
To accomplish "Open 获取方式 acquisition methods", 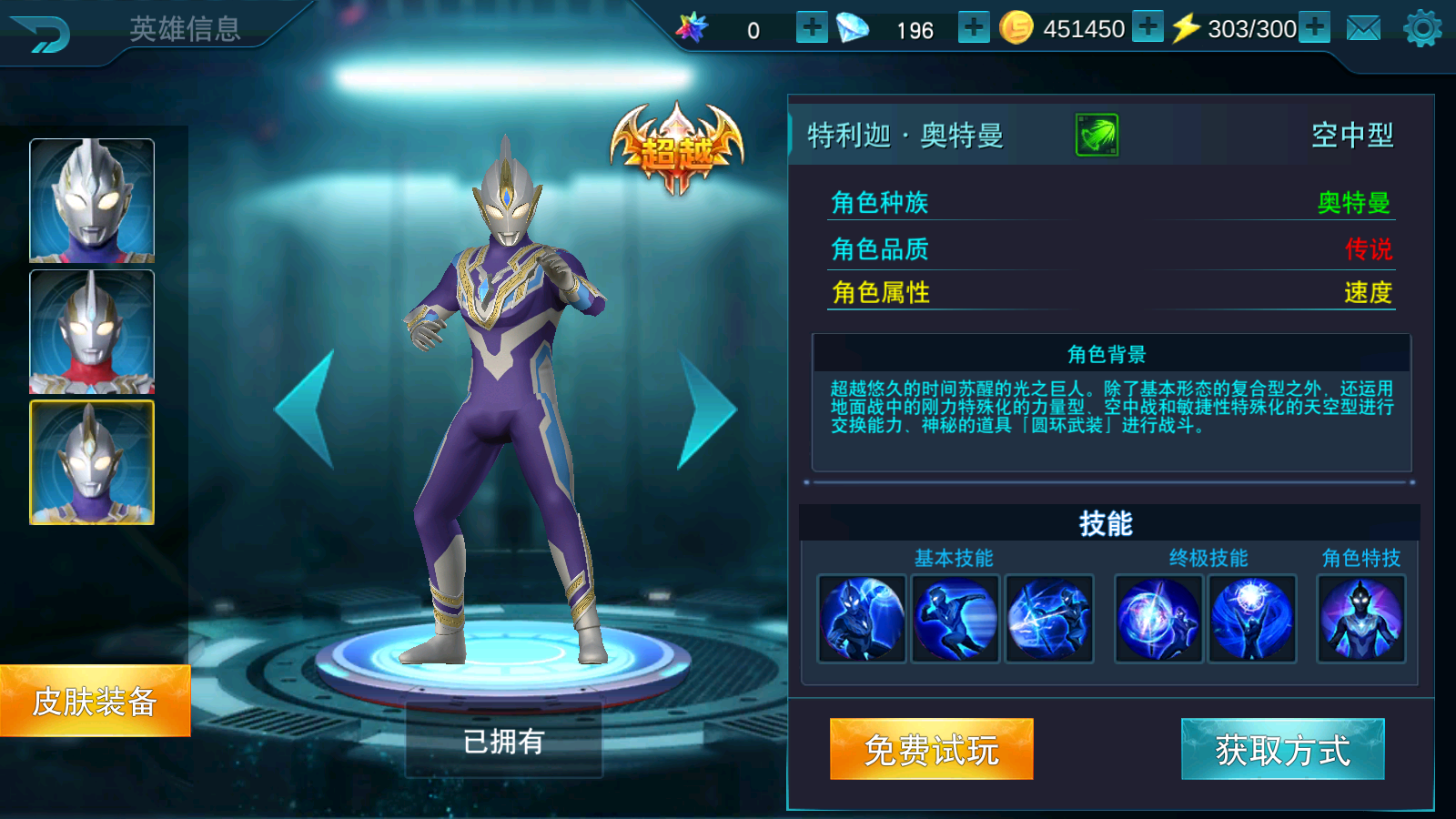I will pyautogui.click(x=1282, y=749).
